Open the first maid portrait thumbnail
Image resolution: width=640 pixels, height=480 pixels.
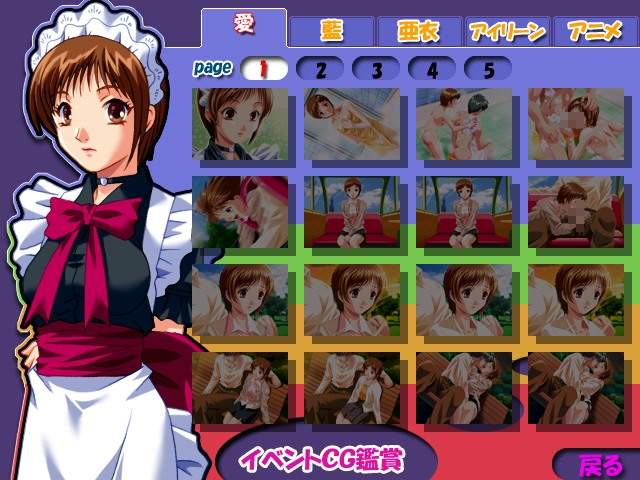[240, 125]
